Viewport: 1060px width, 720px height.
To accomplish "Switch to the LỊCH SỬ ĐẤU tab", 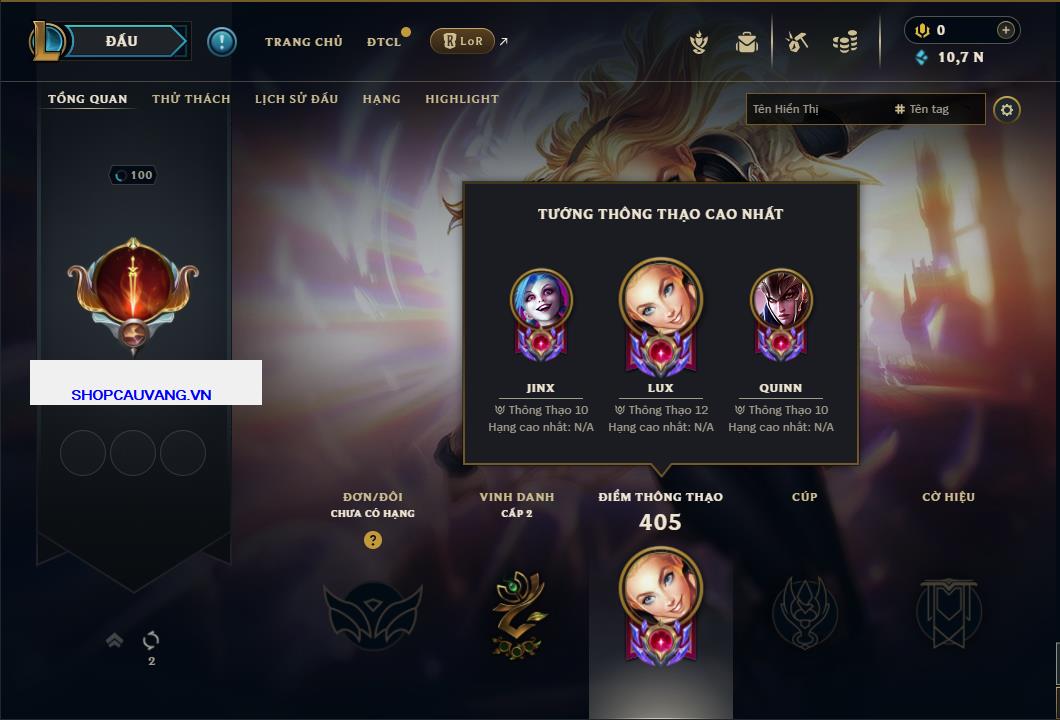I will pyautogui.click(x=296, y=99).
